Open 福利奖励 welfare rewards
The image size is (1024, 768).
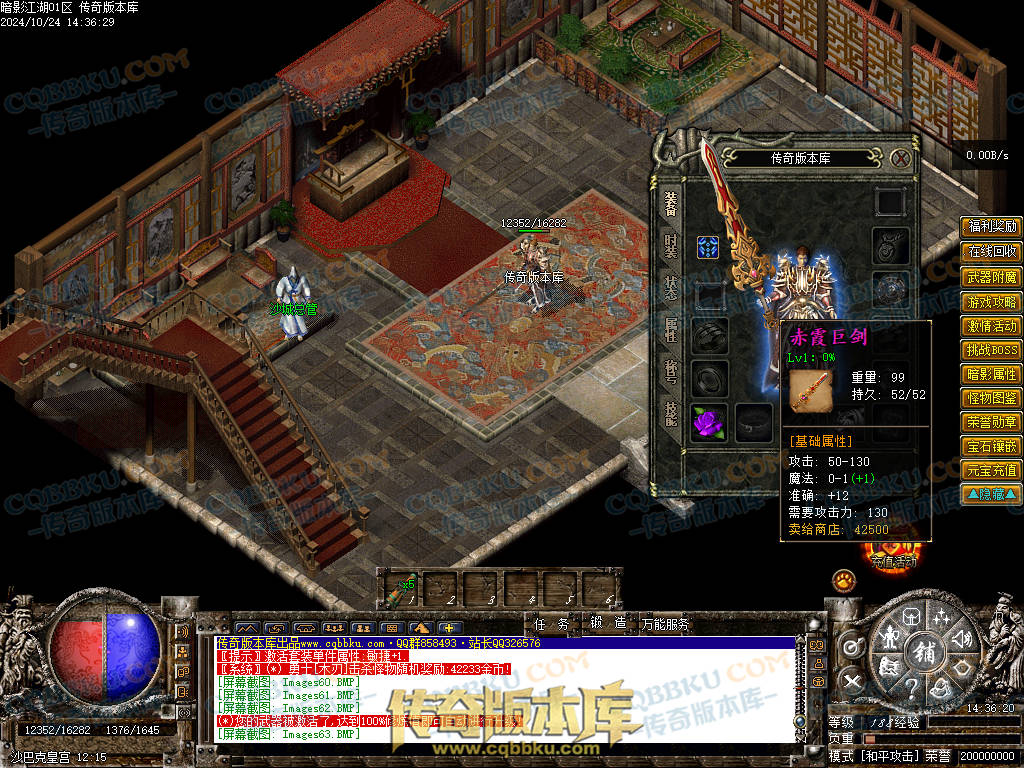pyautogui.click(x=991, y=227)
